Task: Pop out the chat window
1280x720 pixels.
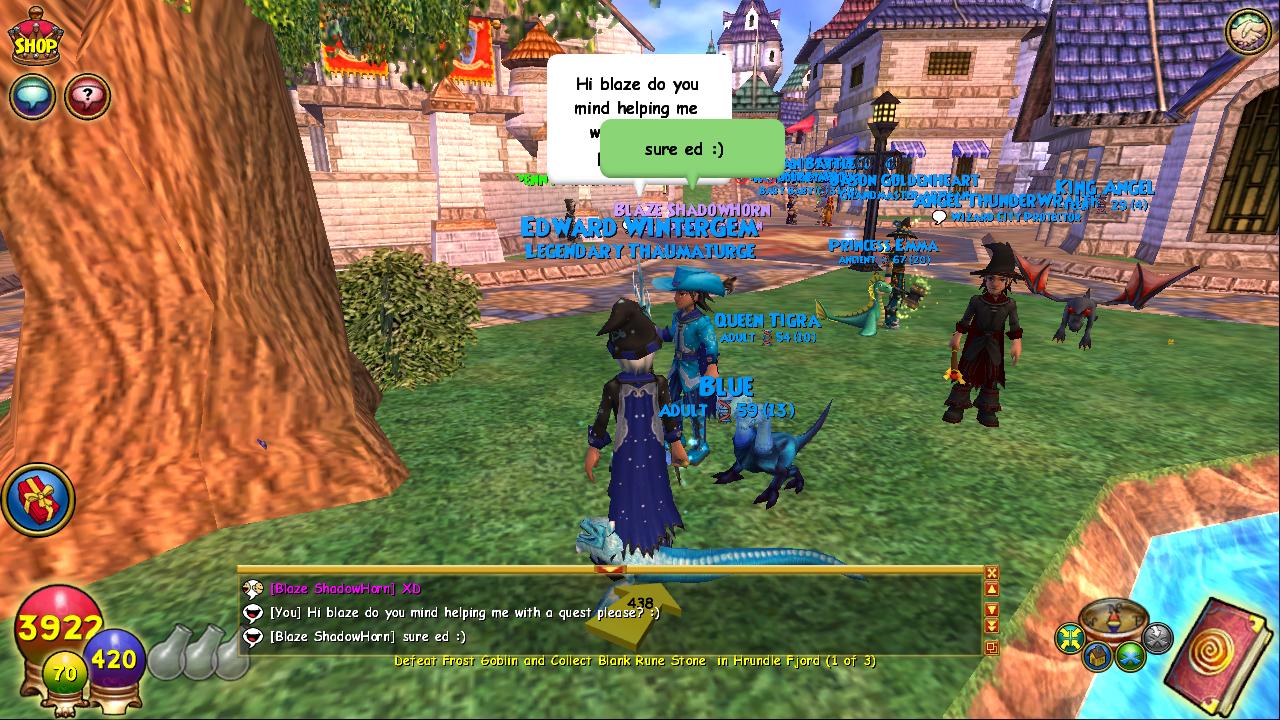Action: pyautogui.click(x=991, y=647)
